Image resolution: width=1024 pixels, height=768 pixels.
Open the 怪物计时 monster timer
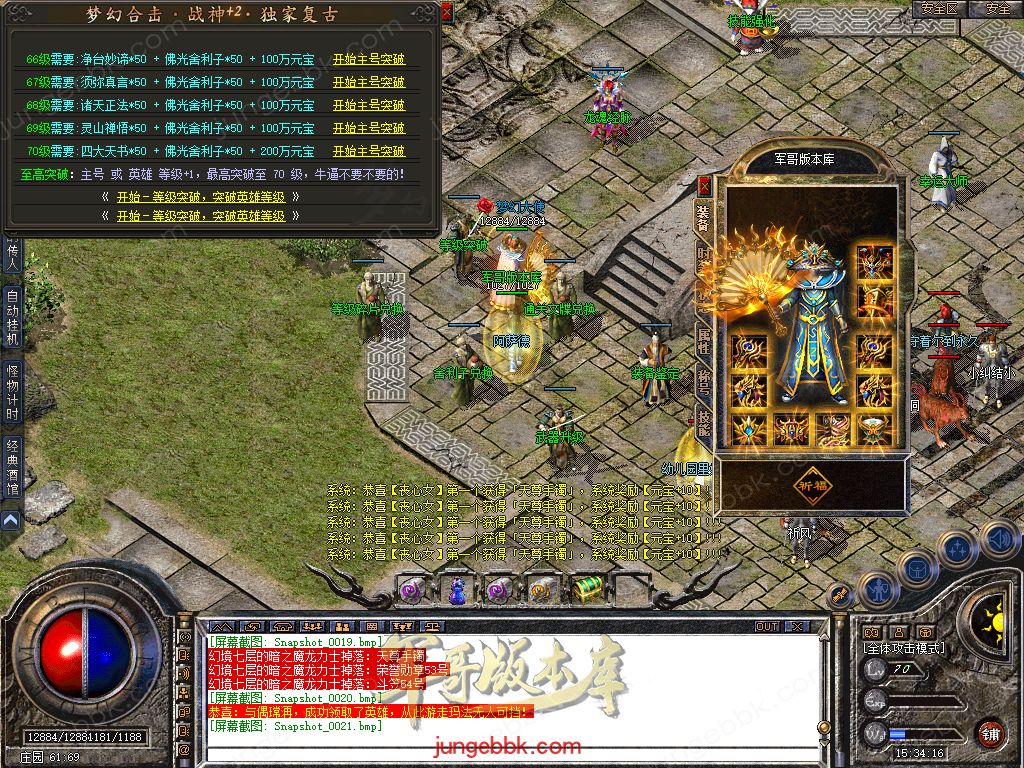(12, 392)
